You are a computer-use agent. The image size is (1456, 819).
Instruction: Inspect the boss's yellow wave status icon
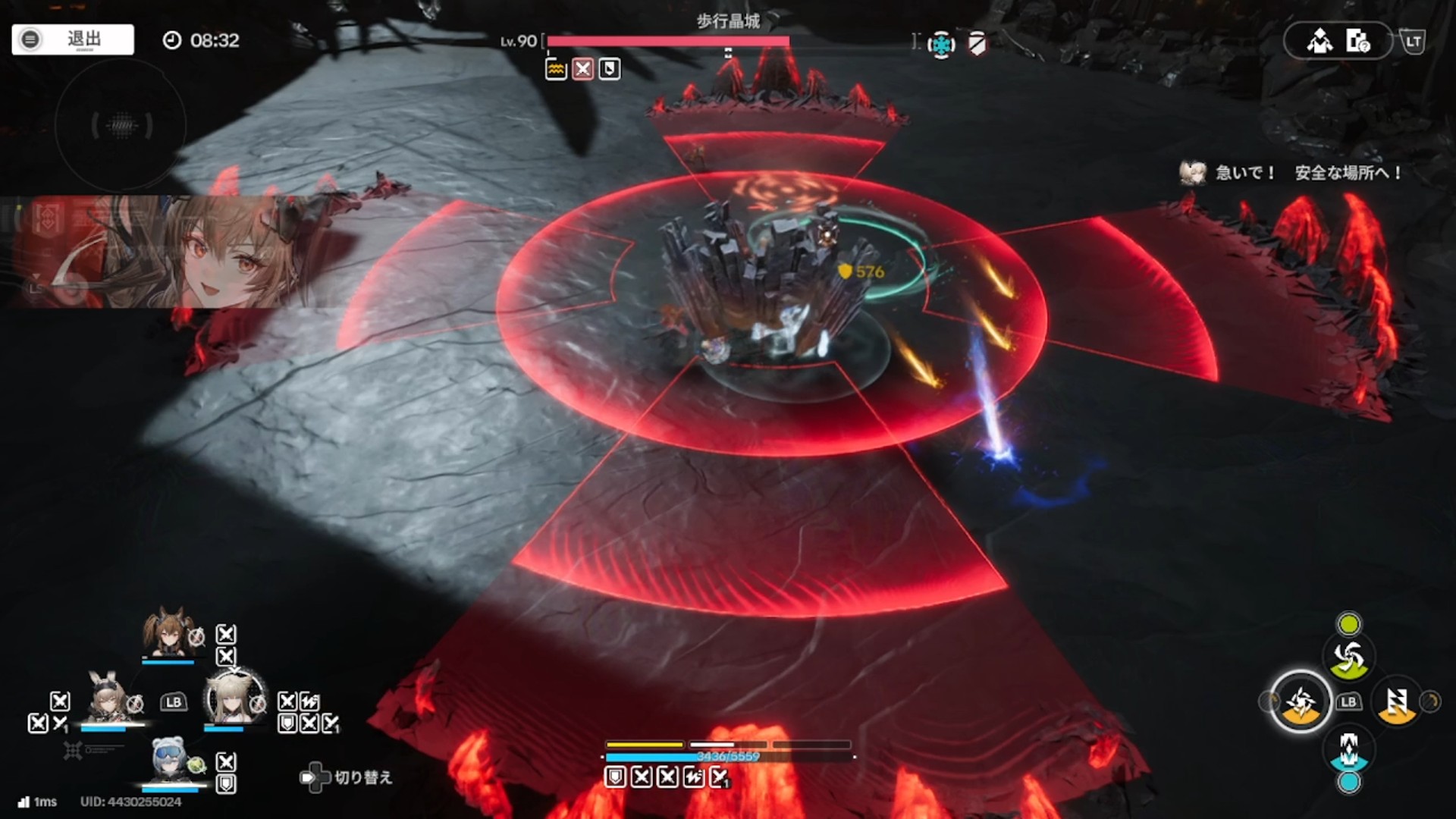[556, 70]
